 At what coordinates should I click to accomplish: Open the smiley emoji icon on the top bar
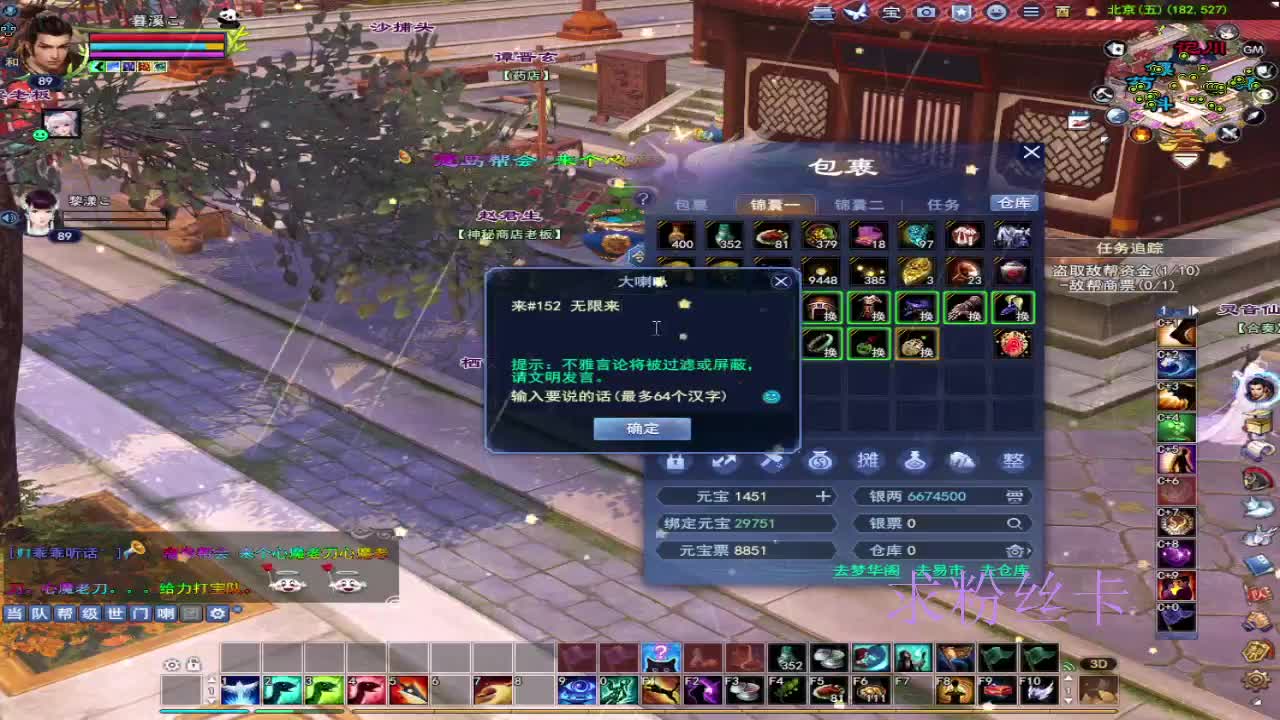click(995, 13)
